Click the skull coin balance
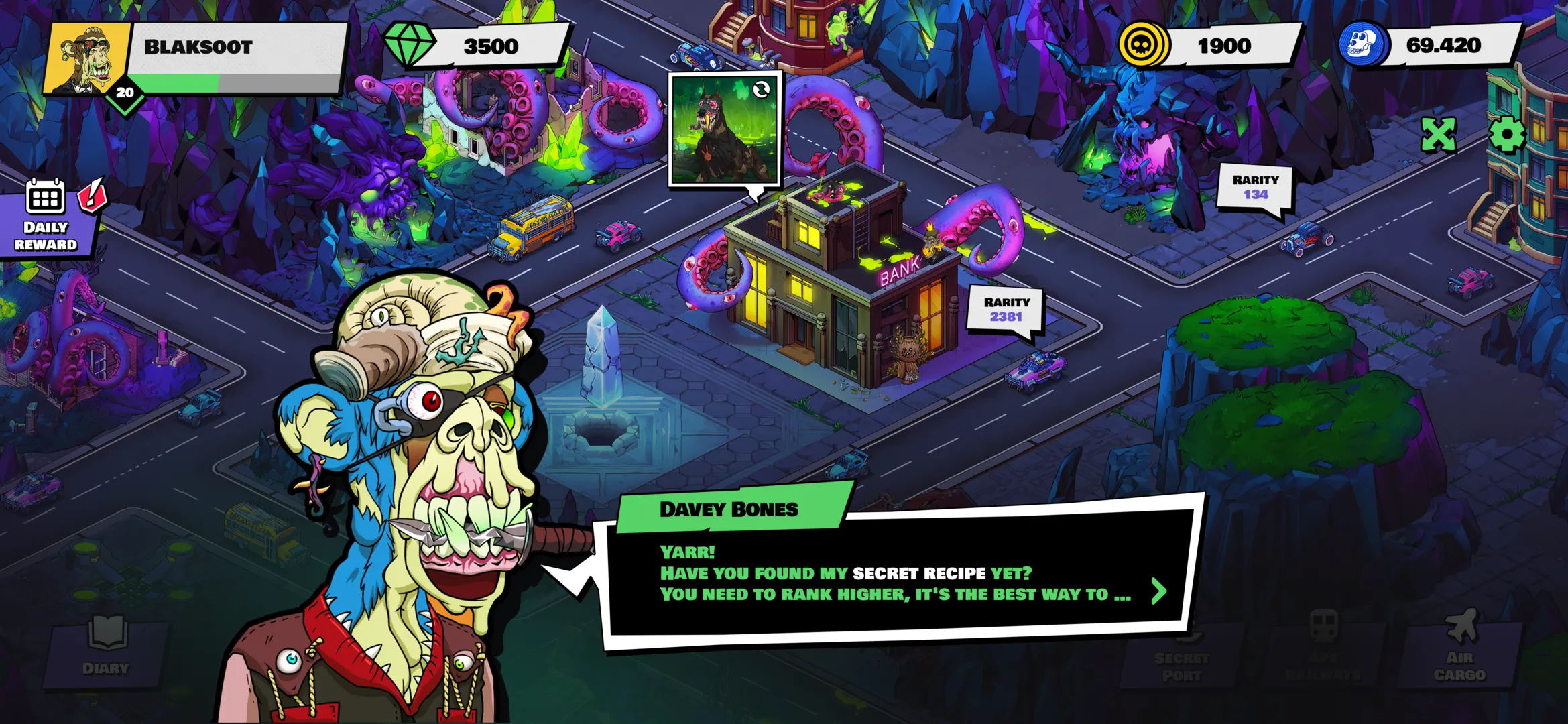This screenshot has height=724, width=1568. [x=1227, y=46]
